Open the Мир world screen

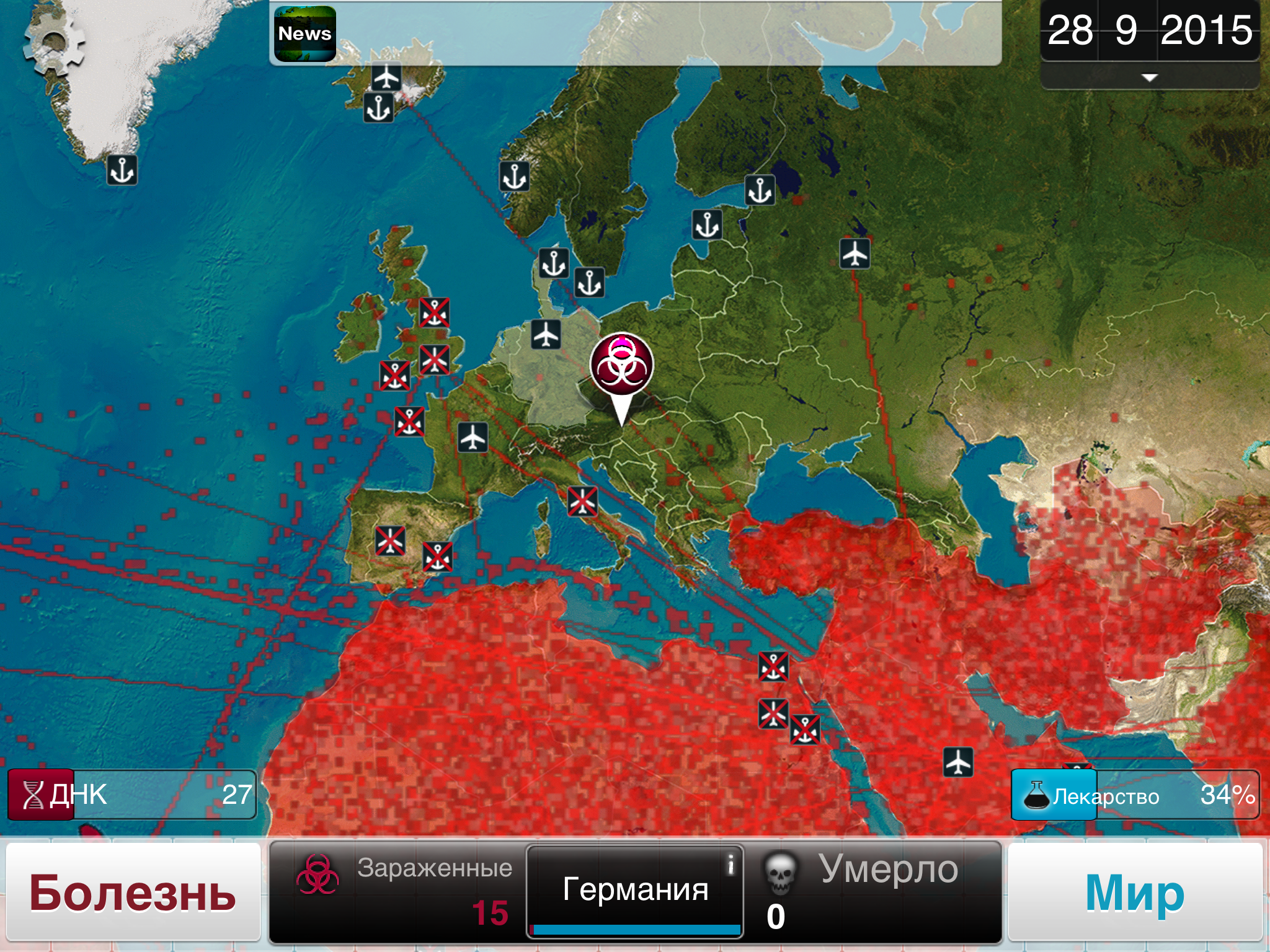[1135, 893]
